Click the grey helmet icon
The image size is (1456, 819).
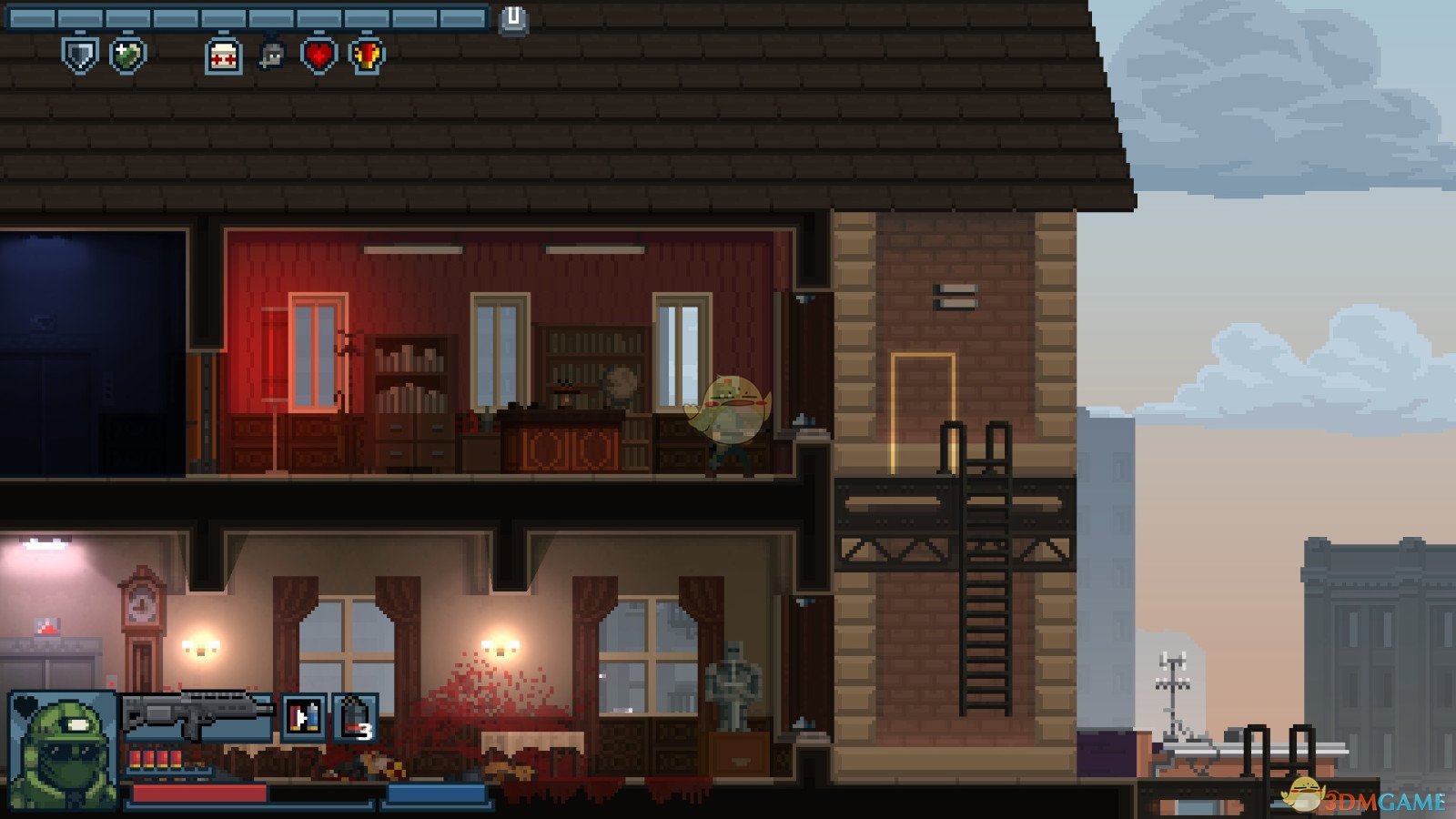coord(271,56)
